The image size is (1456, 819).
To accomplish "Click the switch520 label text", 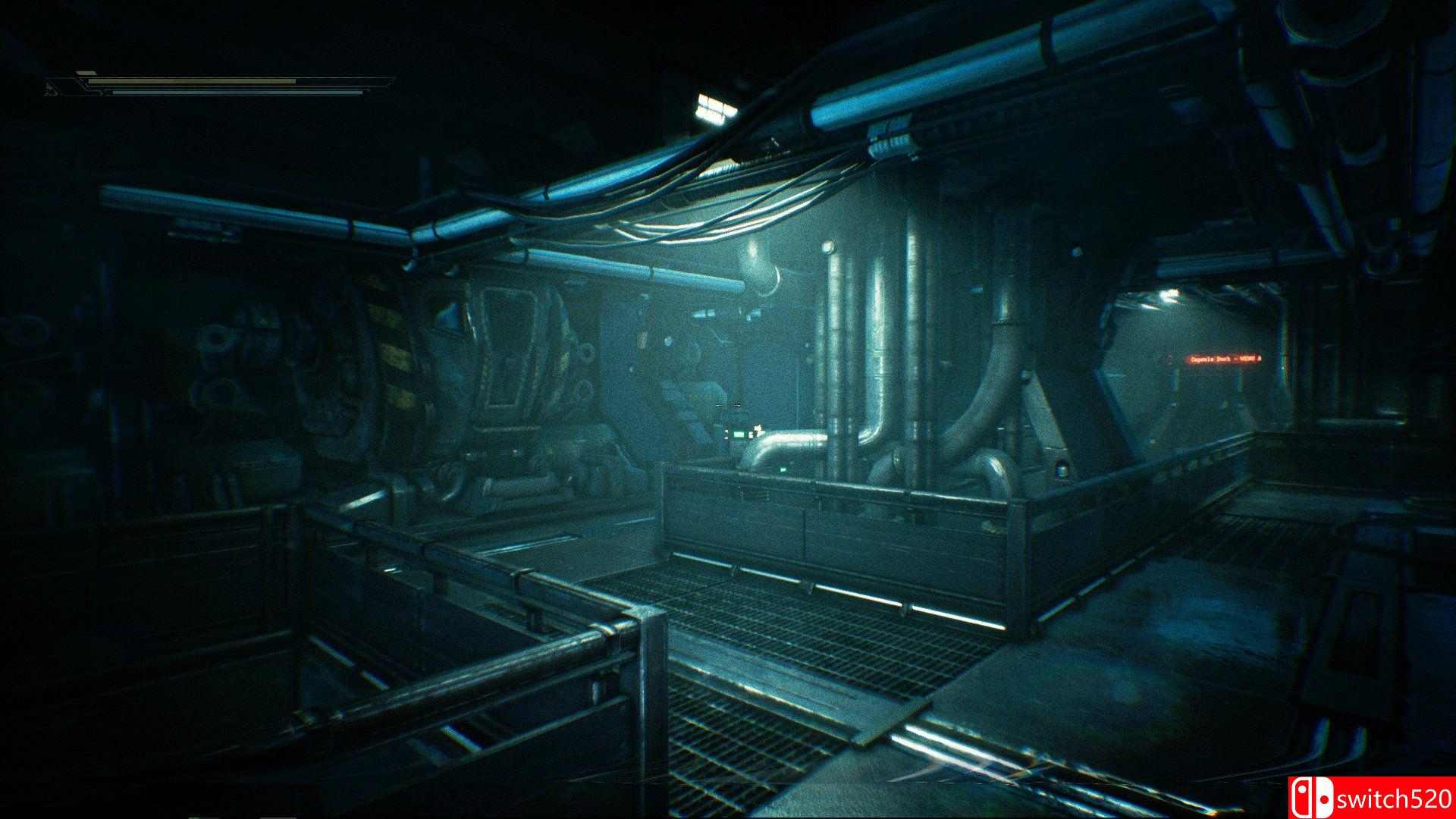I will coord(1394,797).
